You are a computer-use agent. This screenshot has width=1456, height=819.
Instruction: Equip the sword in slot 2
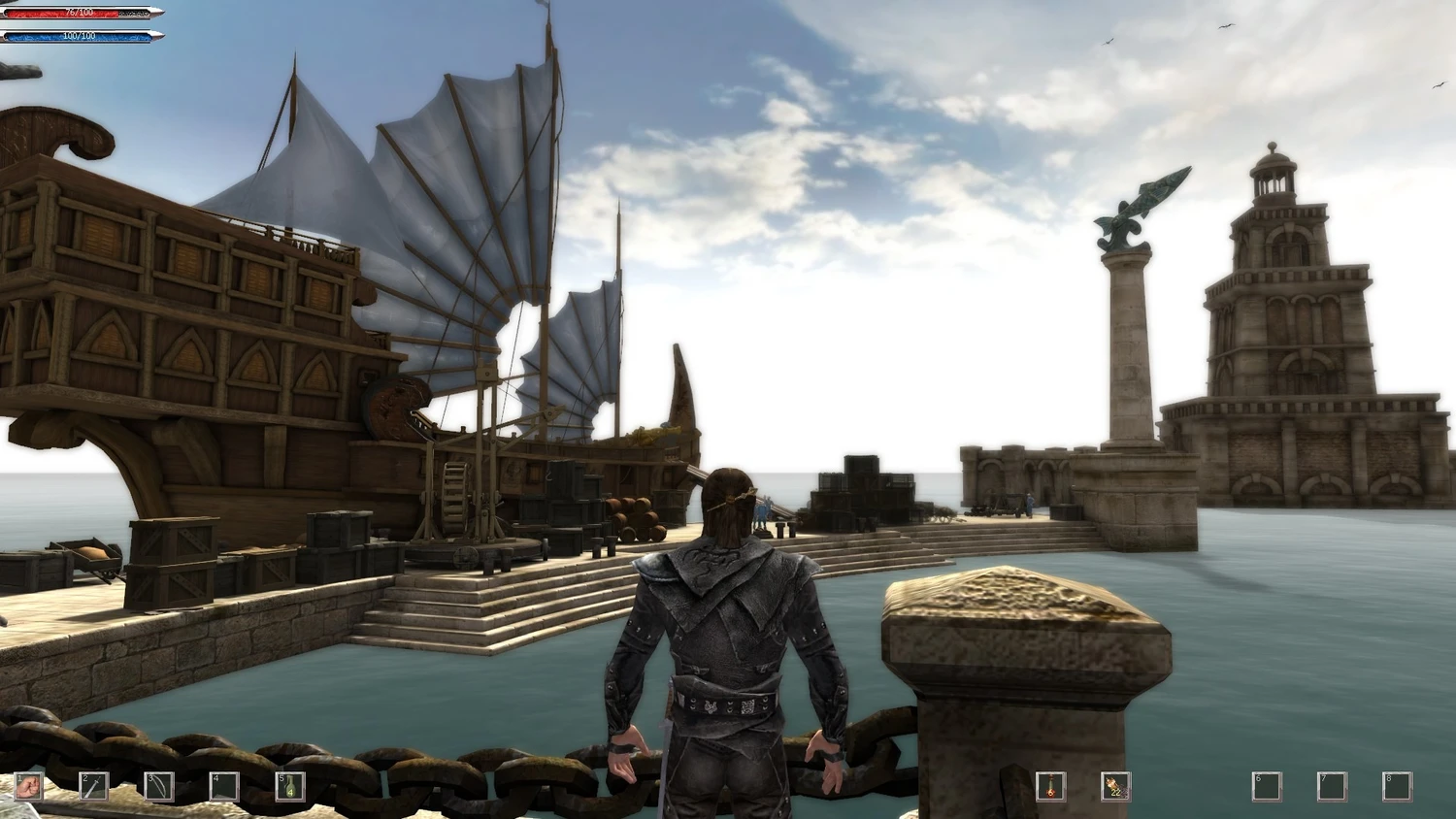coord(94,785)
